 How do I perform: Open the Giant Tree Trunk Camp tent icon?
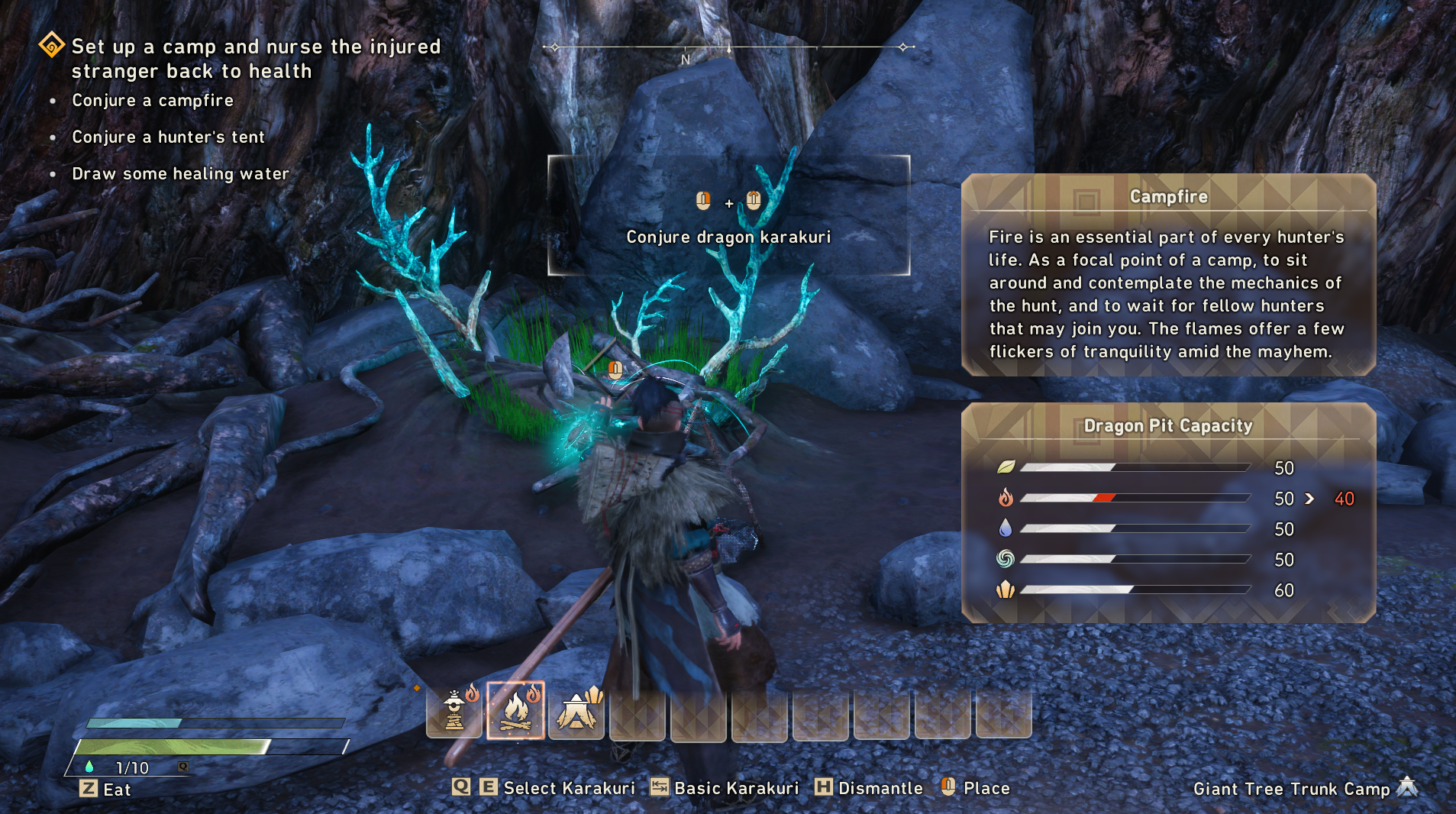pyautogui.click(x=1407, y=787)
